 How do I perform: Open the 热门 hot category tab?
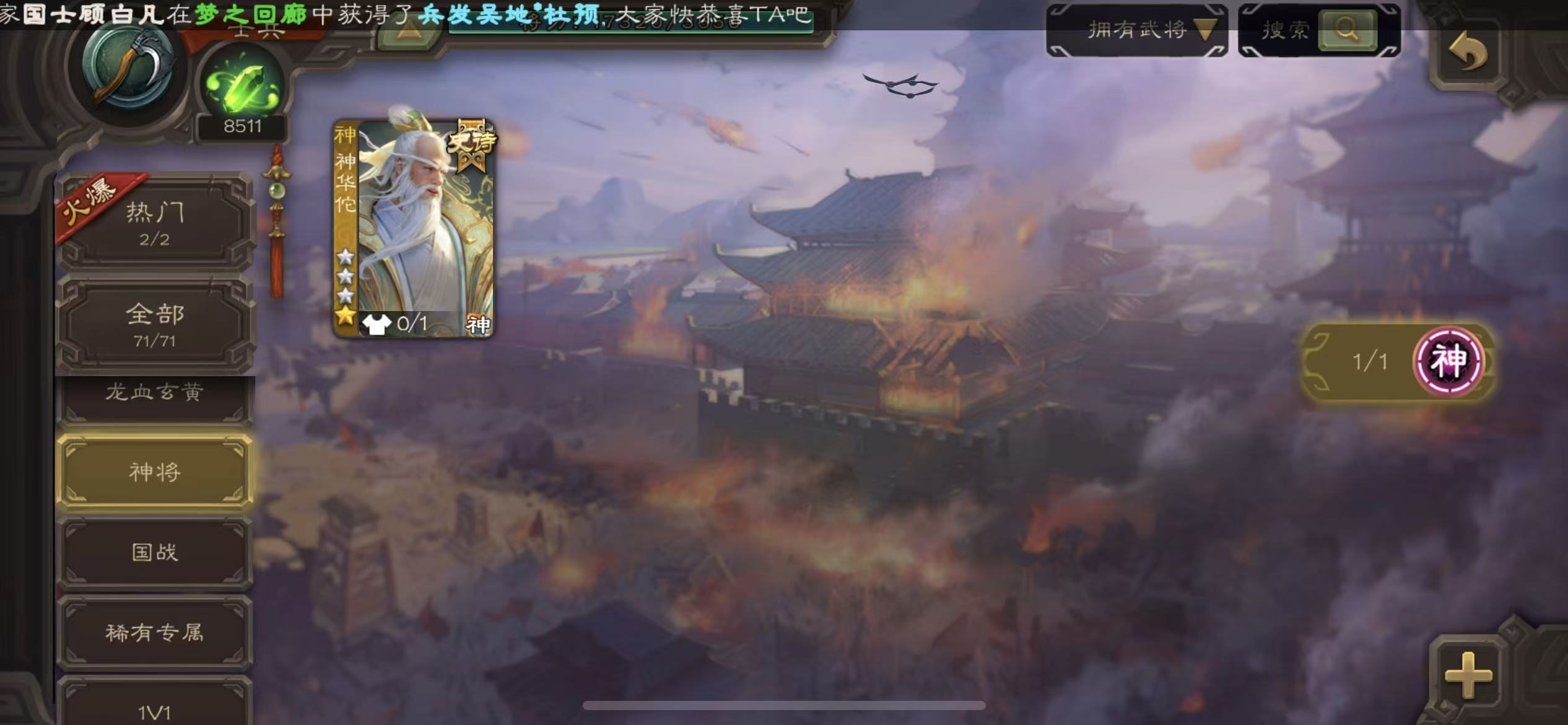click(x=155, y=223)
